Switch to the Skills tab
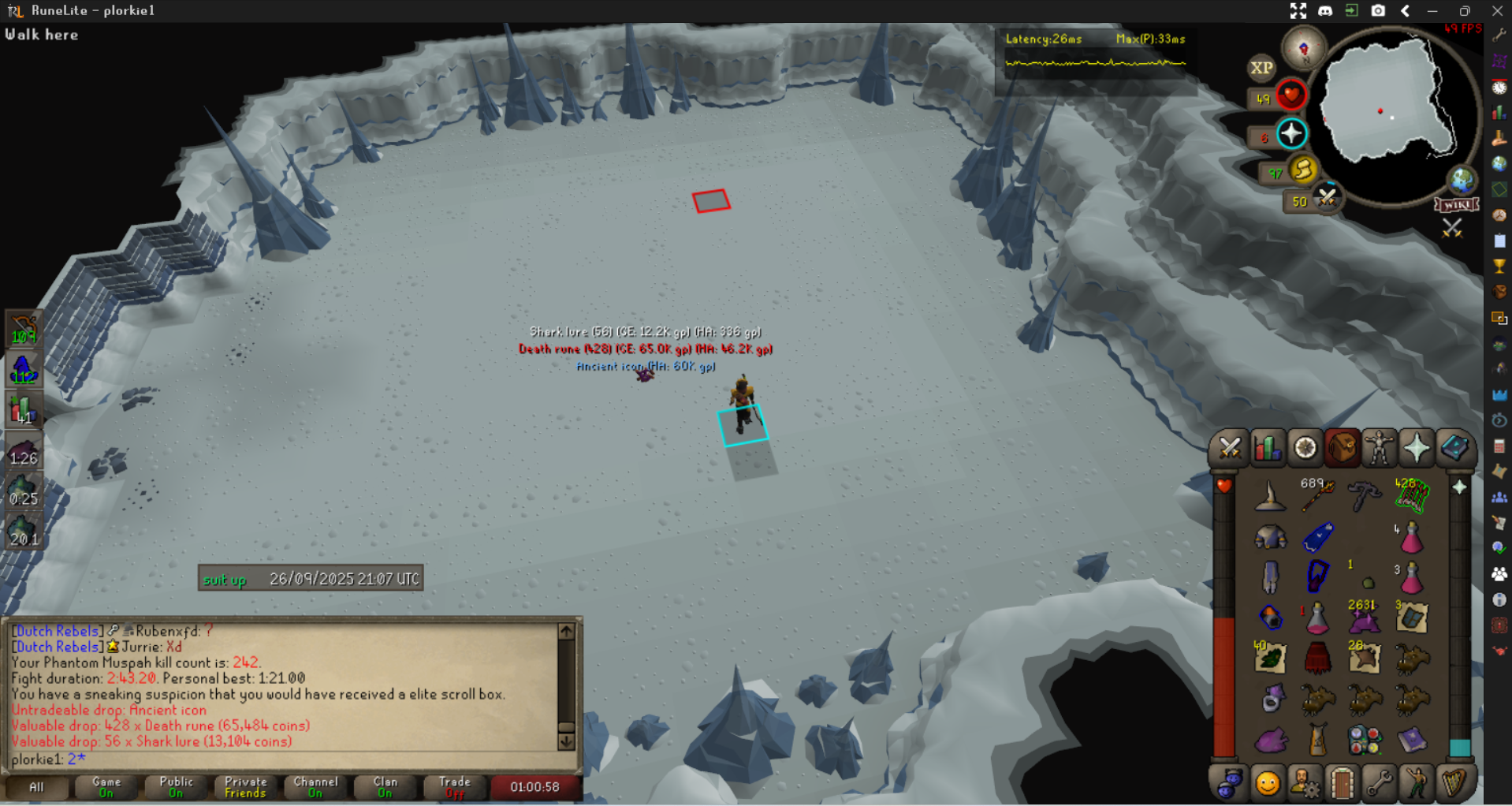The image size is (1512, 806). pos(1267,449)
